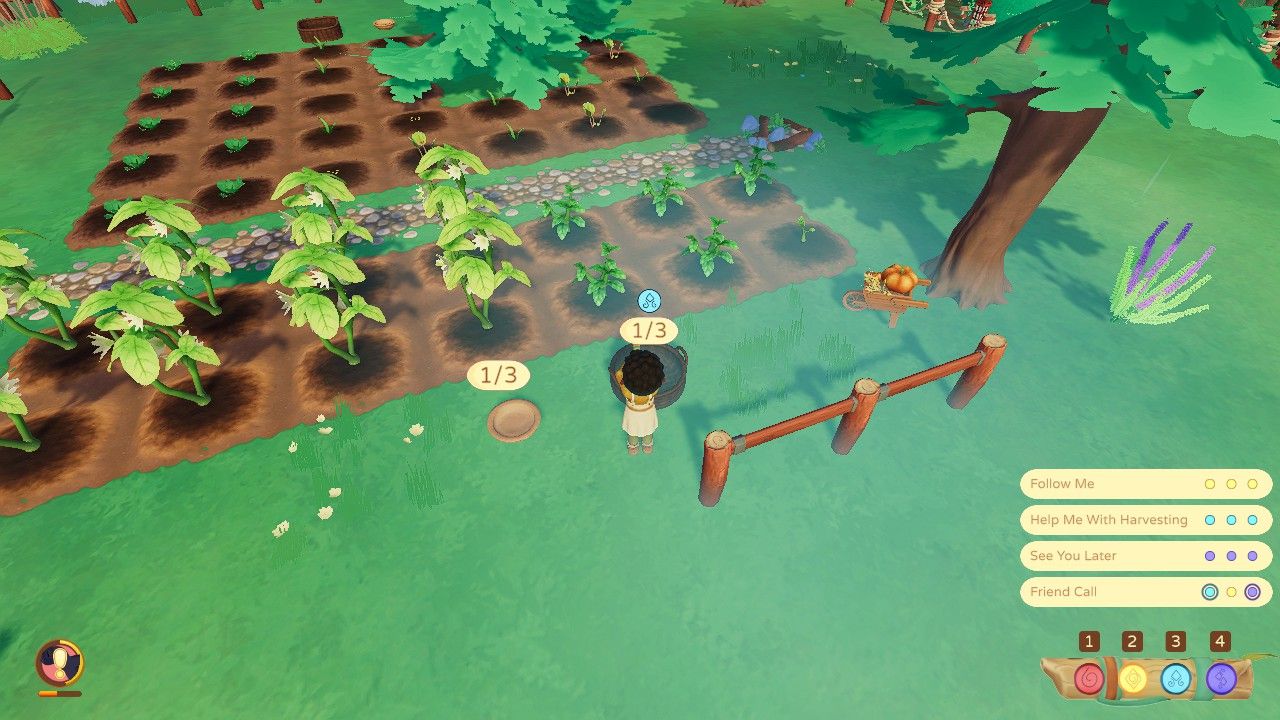Screen dimensions: 1280x720
Task: Play the purple flute note under key 4
Action: (x=1218, y=677)
